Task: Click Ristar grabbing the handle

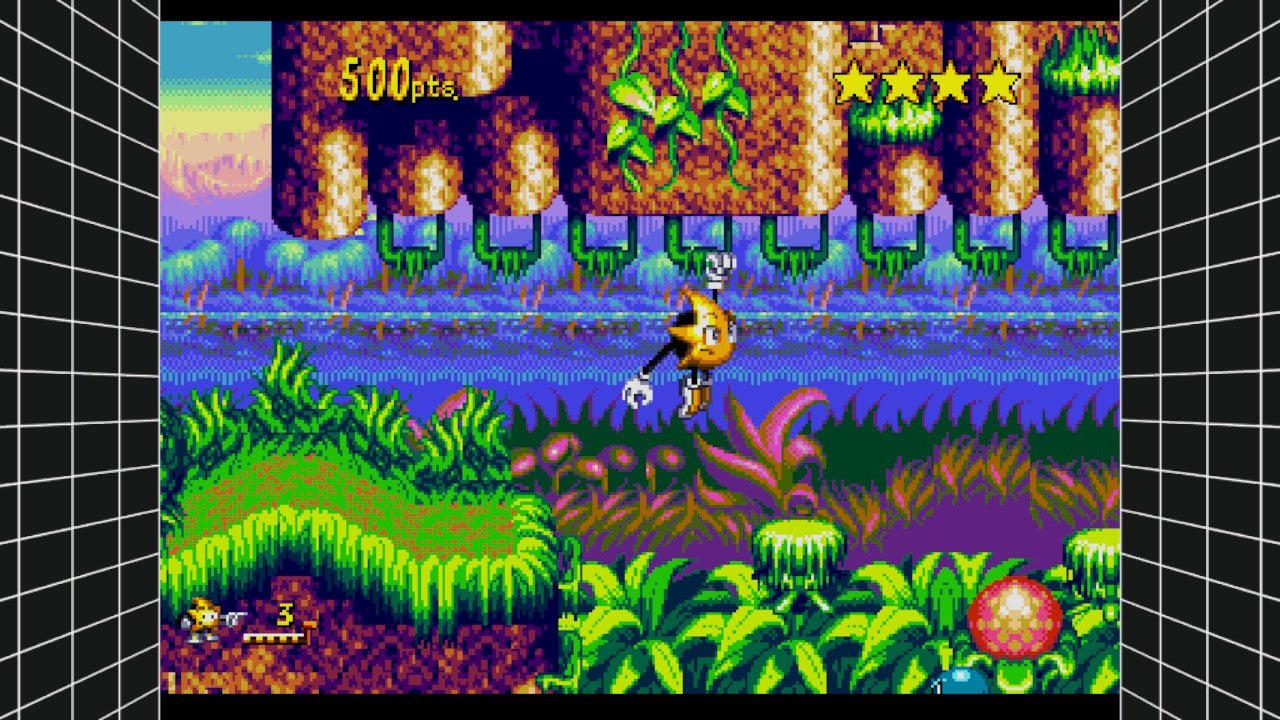Action: point(700,340)
